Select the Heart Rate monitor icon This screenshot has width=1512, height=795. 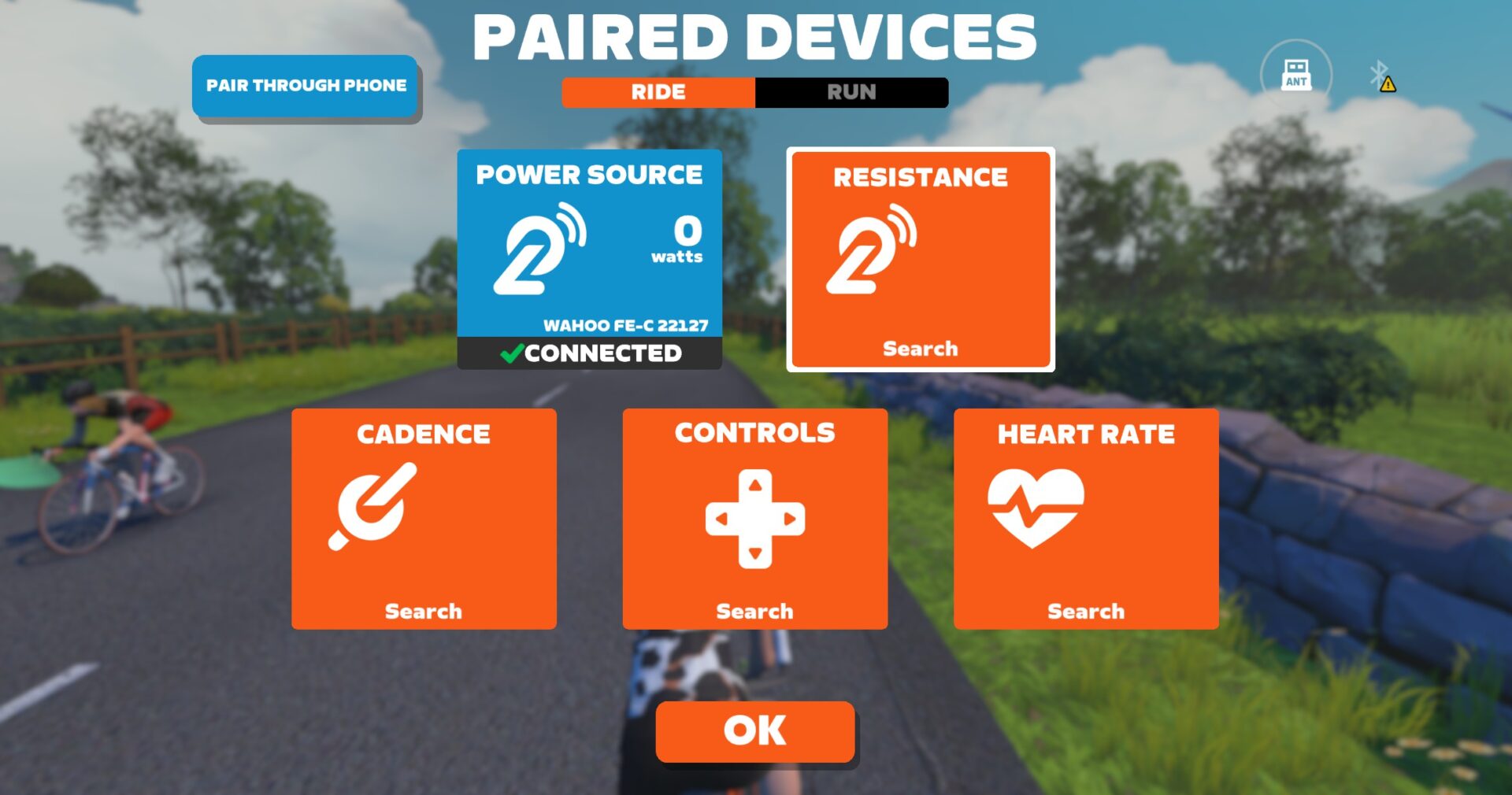1036,508
